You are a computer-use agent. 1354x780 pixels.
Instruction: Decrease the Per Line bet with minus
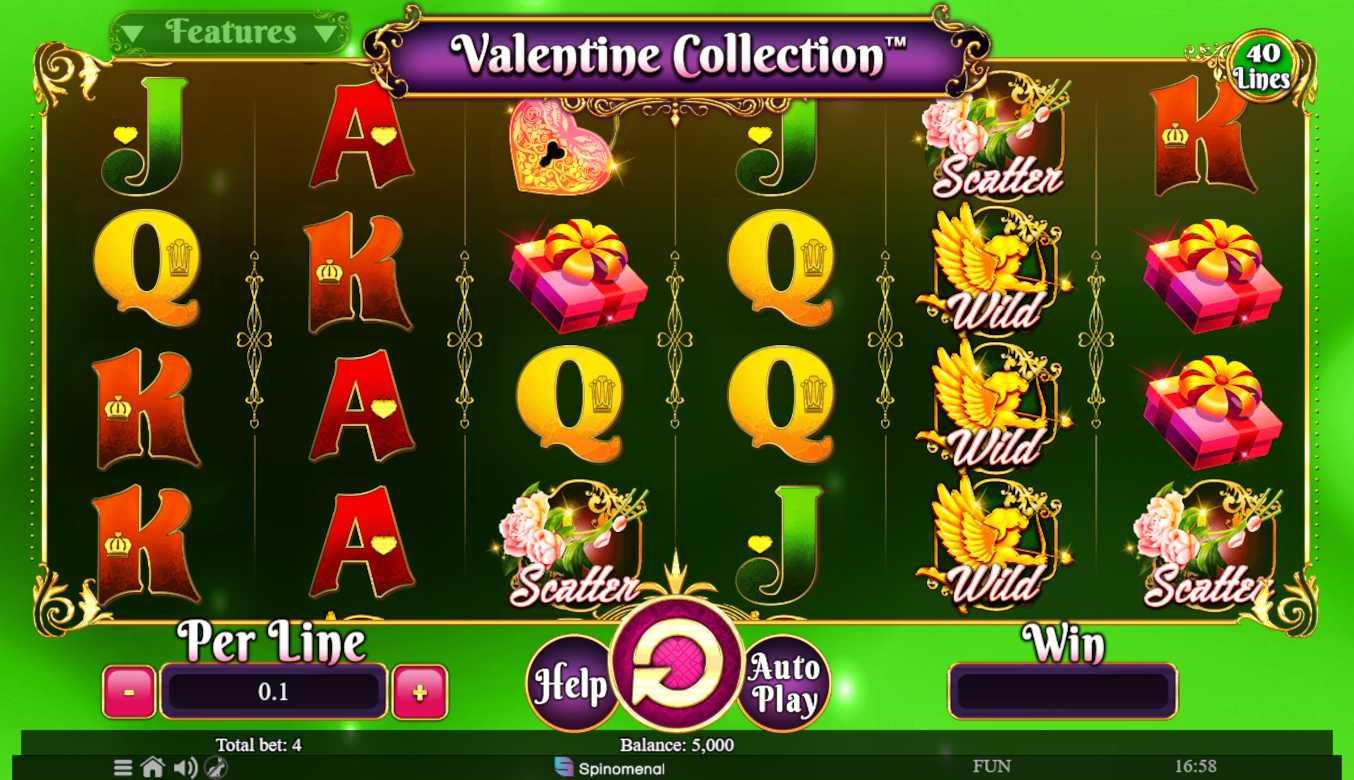pyautogui.click(x=129, y=692)
